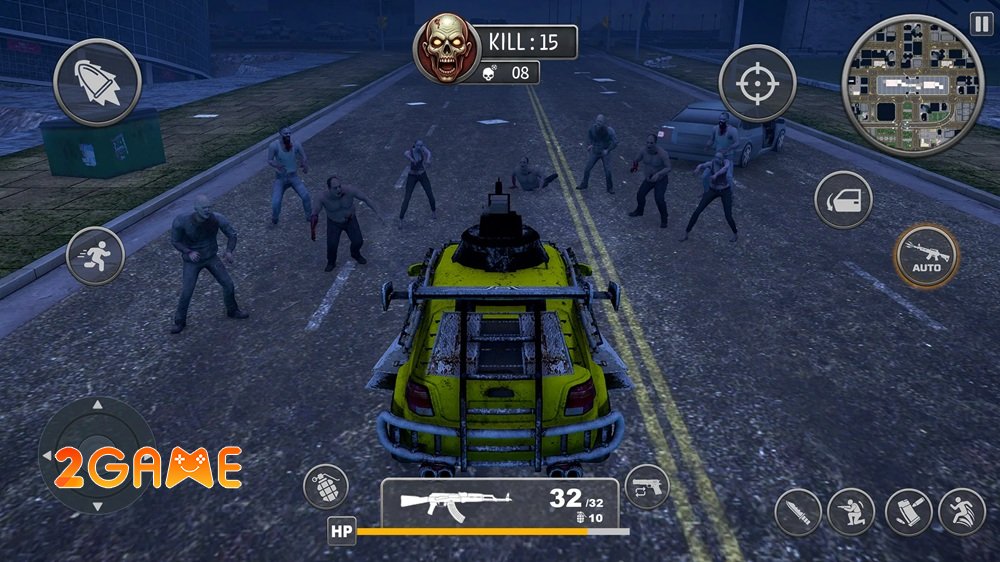1000x562 pixels.
Task: Tap the crosshair aim button
Action: pos(757,83)
